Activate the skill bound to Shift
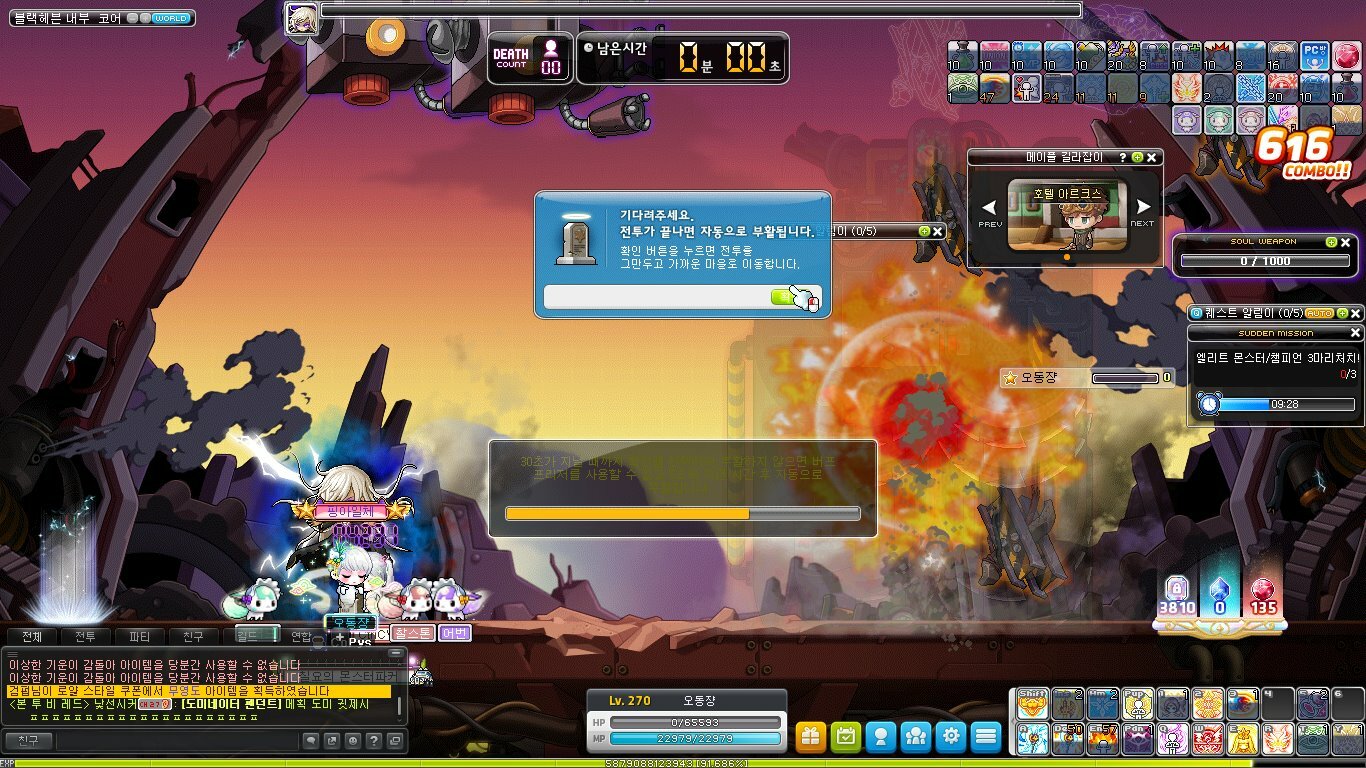 click(x=1032, y=705)
